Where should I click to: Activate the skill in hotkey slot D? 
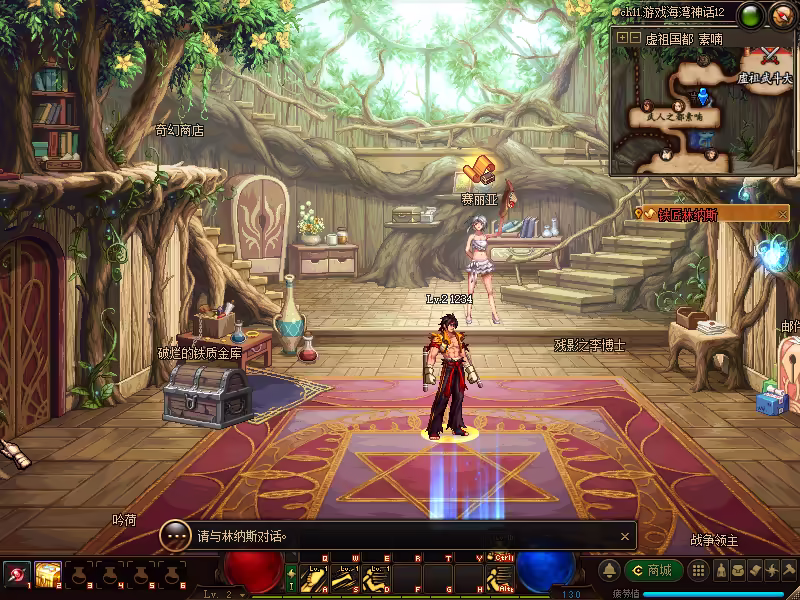click(x=377, y=578)
